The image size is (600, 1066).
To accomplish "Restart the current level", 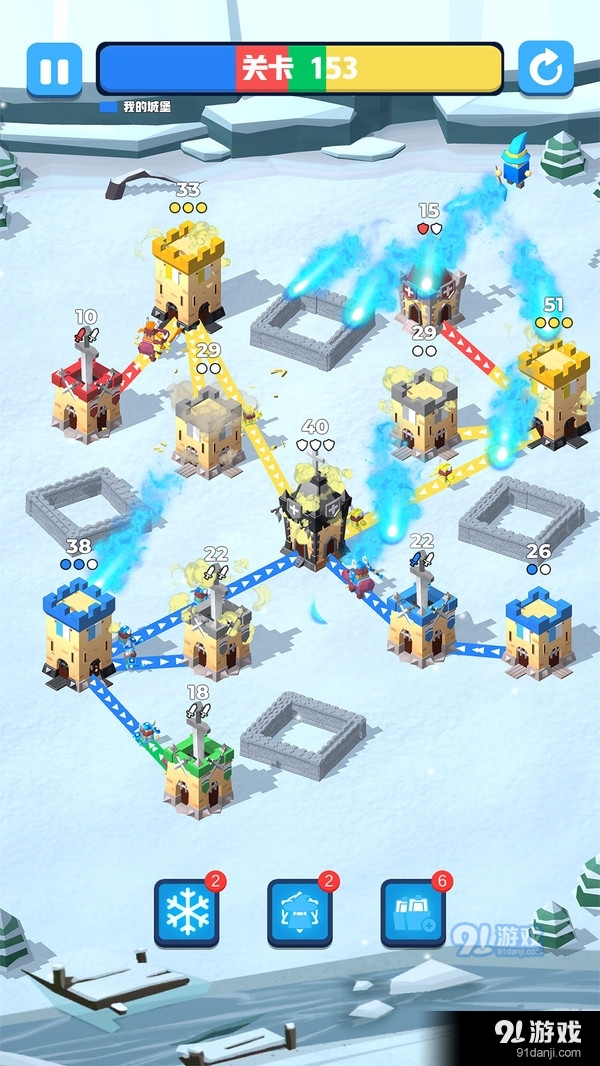I will tap(545, 69).
